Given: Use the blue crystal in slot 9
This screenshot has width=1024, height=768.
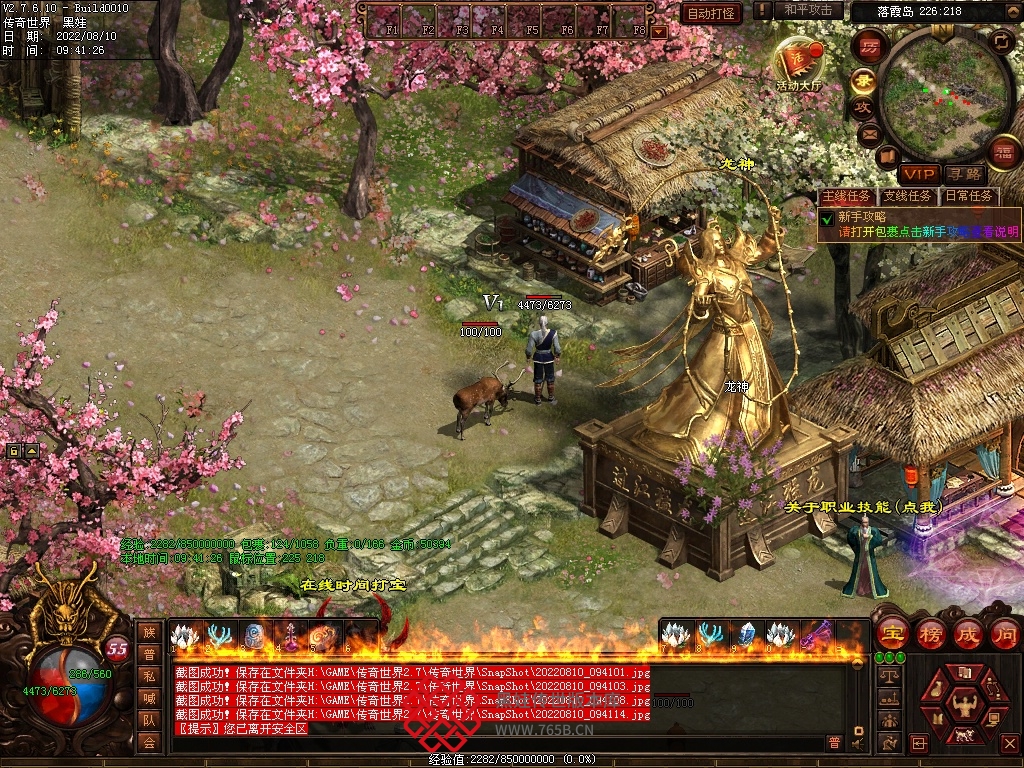Looking at the screenshot, I should pyautogui.click(x=746, y=634).
